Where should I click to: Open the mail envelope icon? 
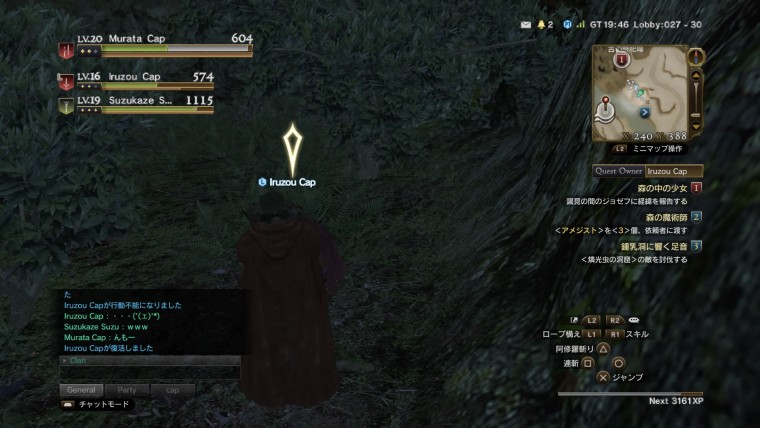[x=525, y=24]
